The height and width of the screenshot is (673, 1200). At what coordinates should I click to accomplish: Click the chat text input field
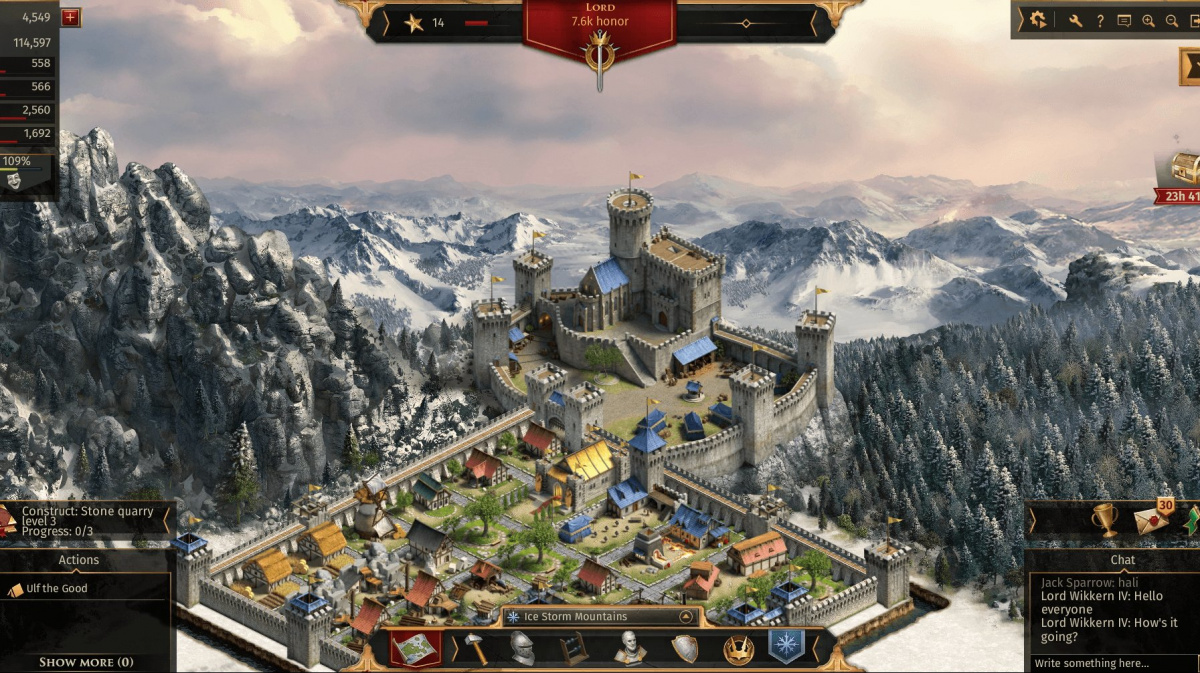1110,663
